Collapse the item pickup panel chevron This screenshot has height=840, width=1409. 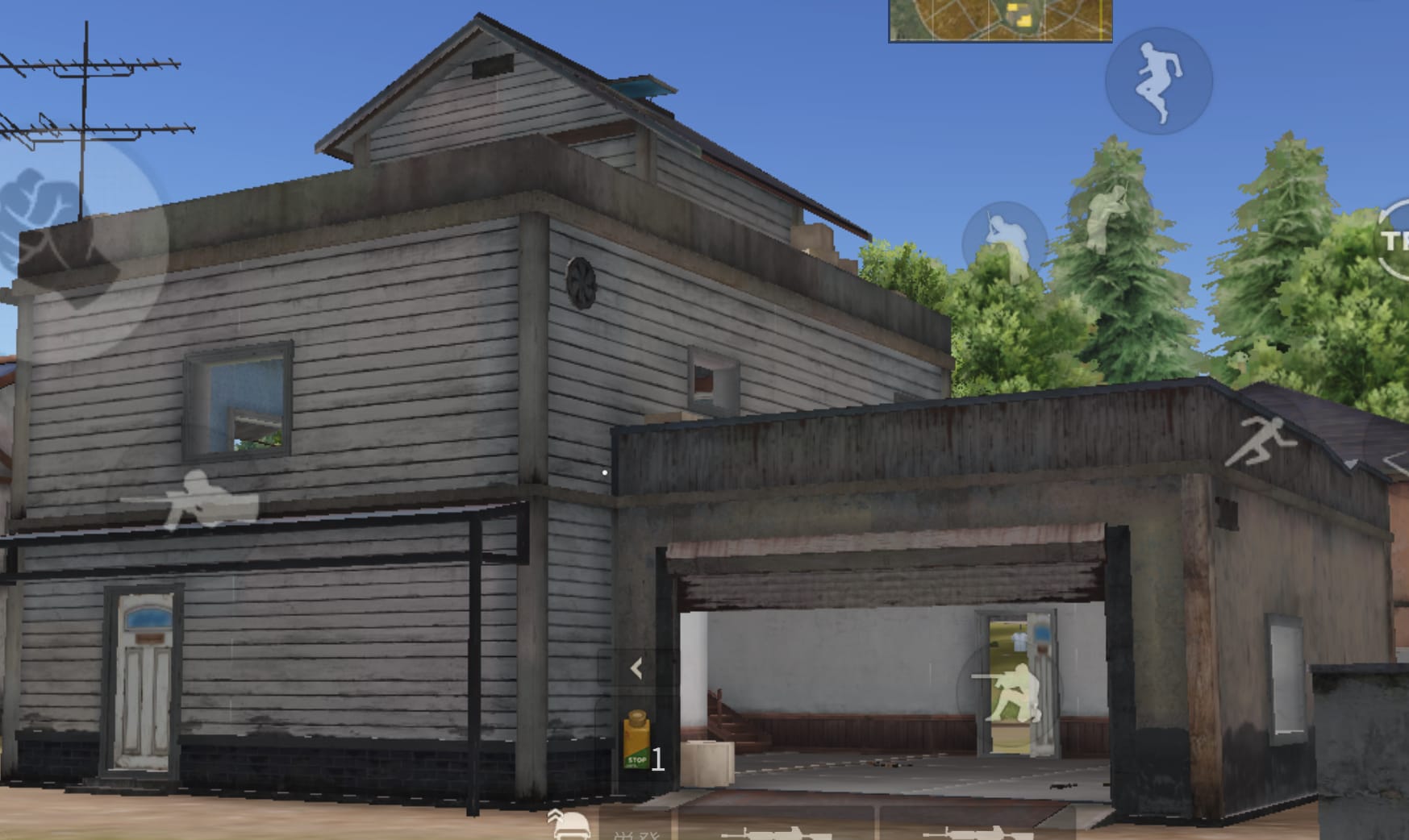click(636, 667)
